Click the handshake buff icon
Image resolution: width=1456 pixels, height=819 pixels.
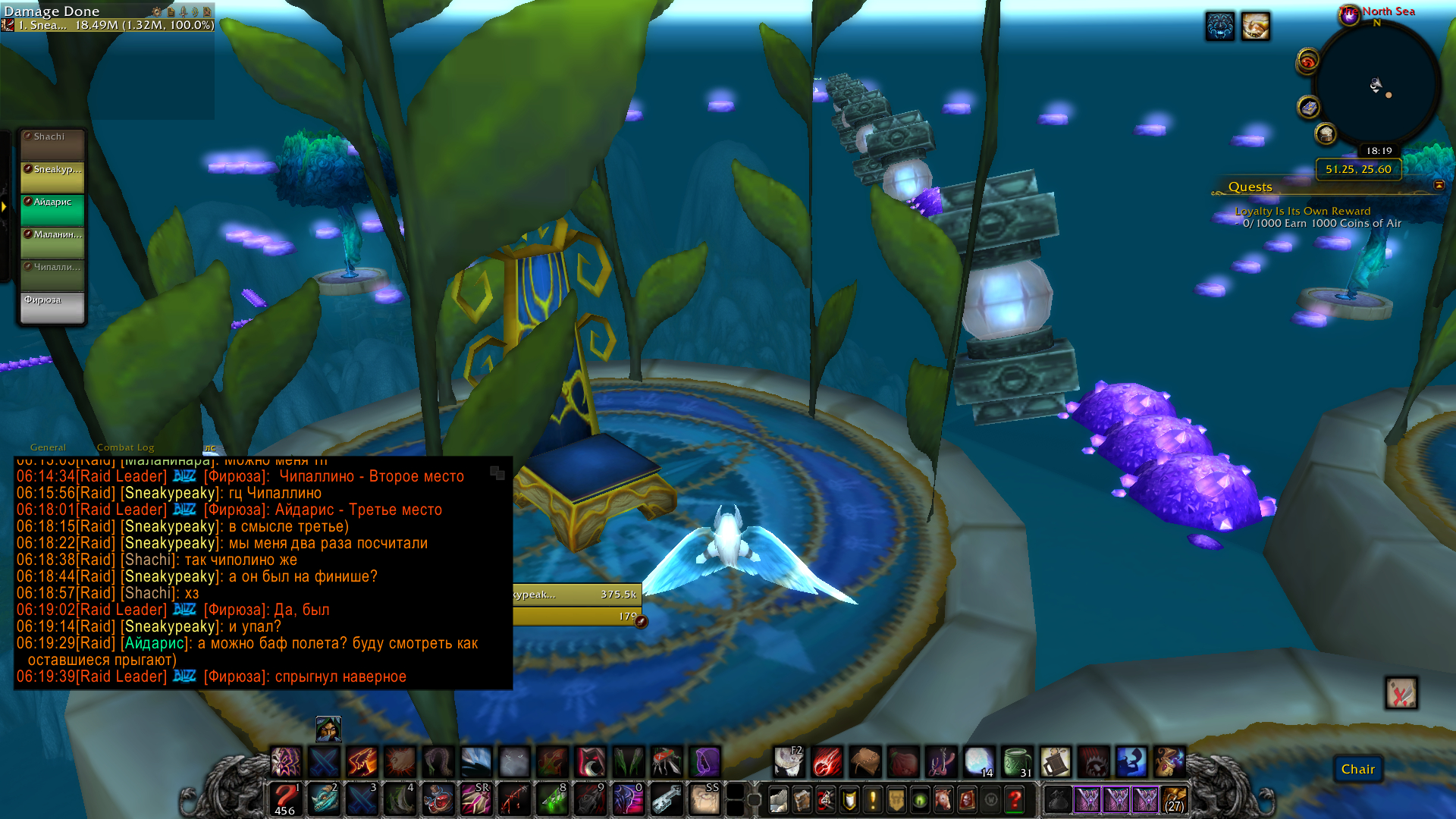[x=1255, y=27]
